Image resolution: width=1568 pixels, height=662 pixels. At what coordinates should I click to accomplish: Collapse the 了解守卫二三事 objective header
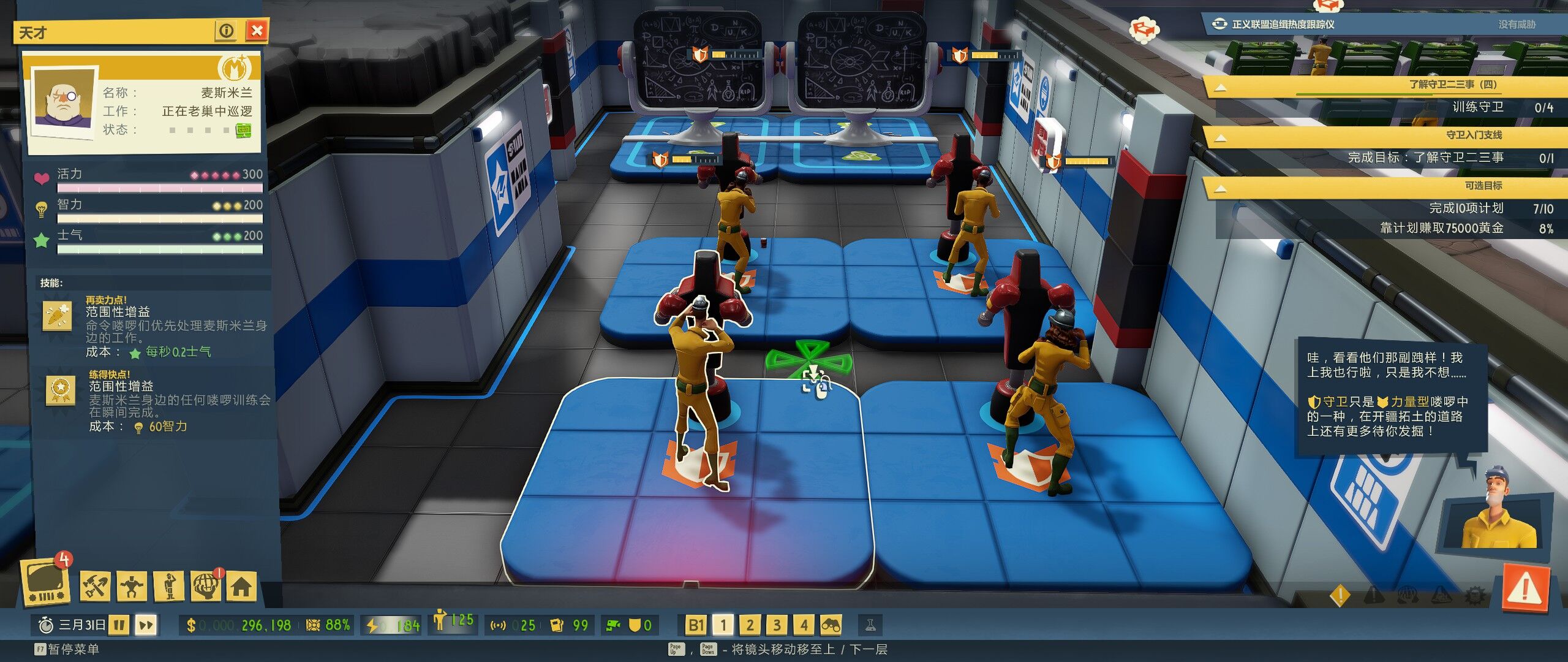(x=1220, y=87)
